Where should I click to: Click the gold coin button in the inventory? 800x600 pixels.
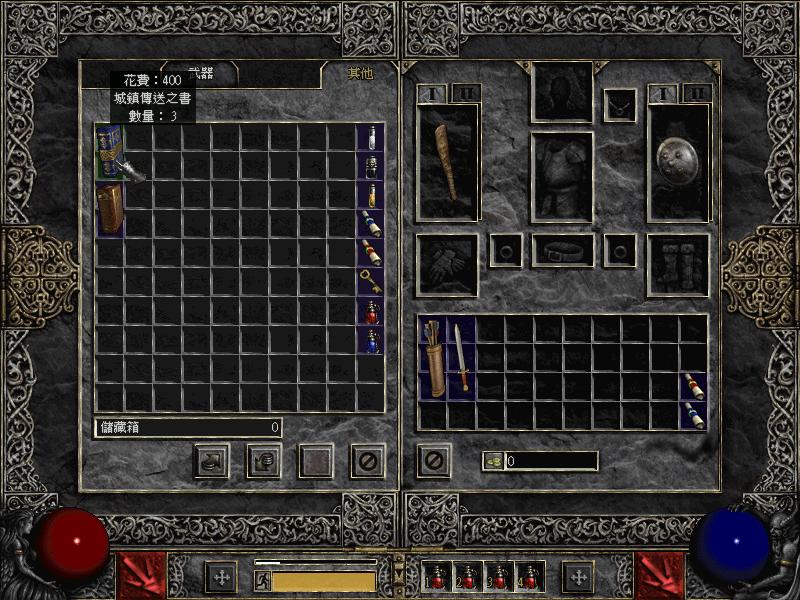pos(493,461)
